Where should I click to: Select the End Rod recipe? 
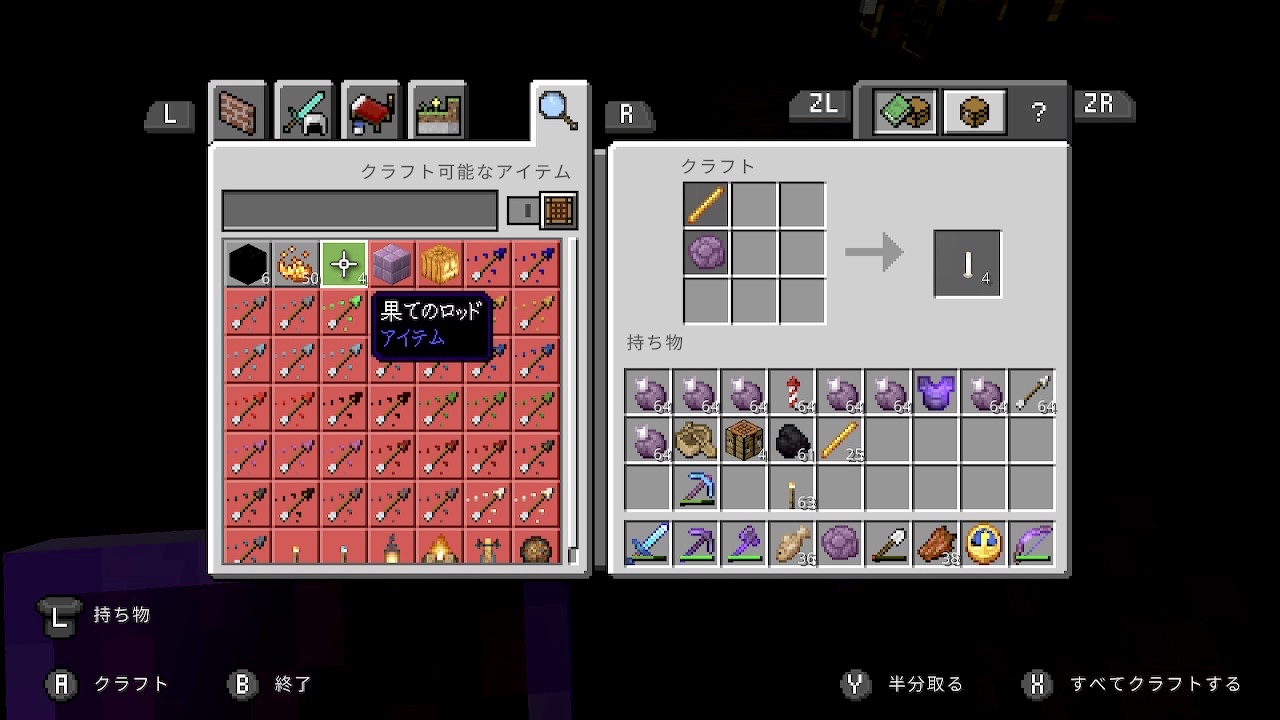(x=344, y=265)
